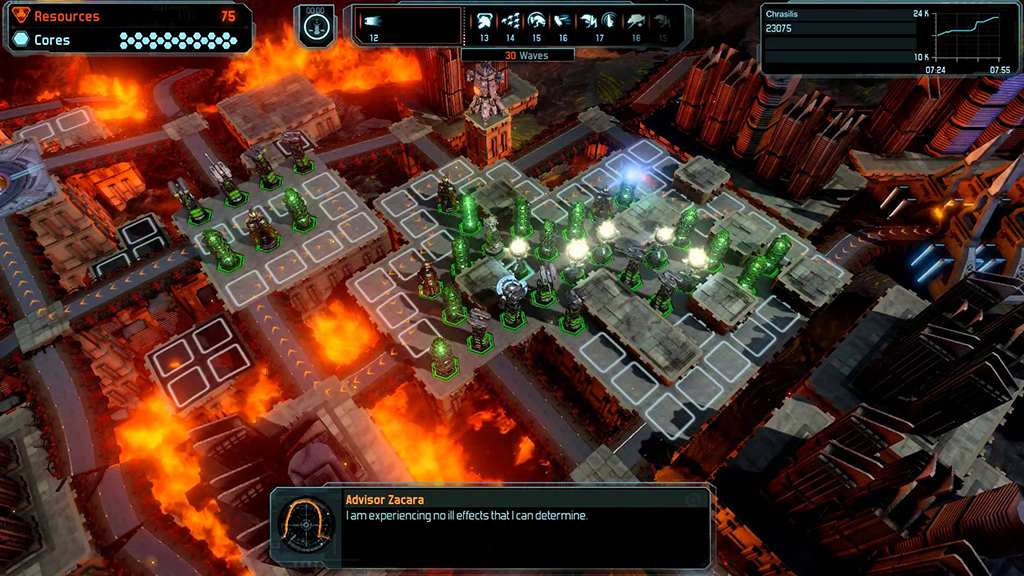
Task: Show the wave 18 enemy icon
Action: click(x=636, y=21)
